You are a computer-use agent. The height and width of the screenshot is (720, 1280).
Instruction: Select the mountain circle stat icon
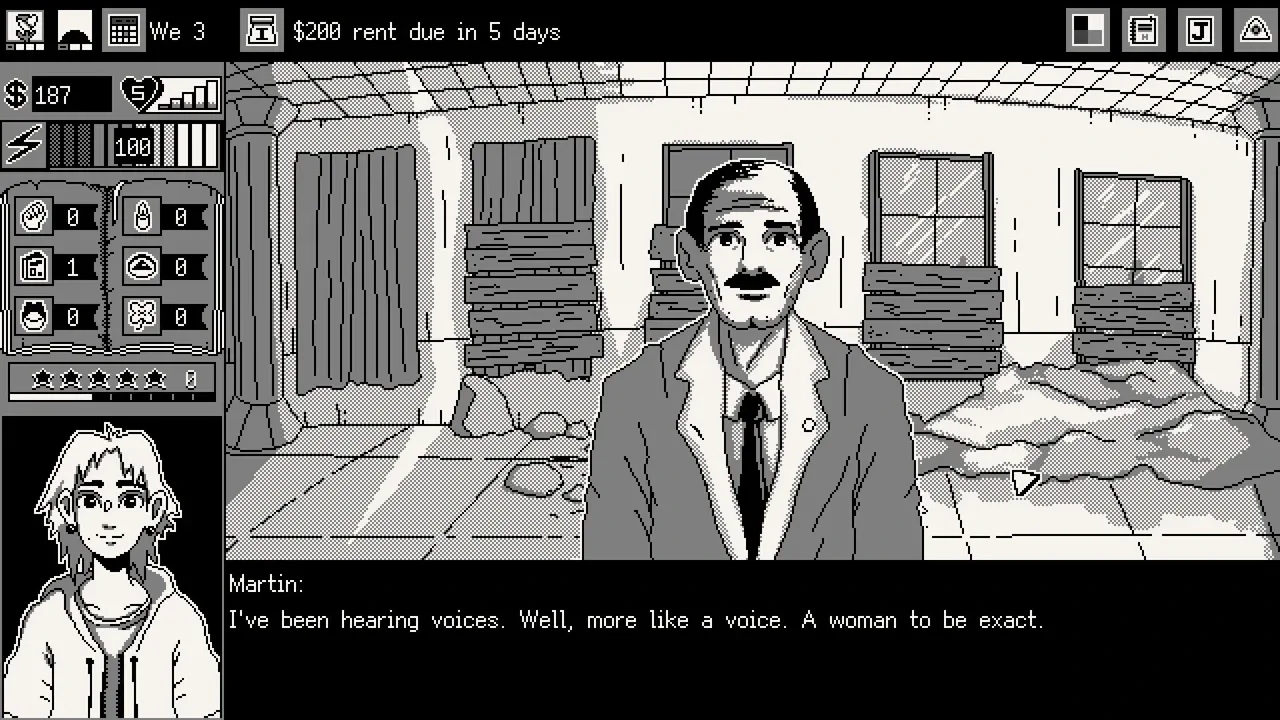pyautogui.click(x=142, y=267)
